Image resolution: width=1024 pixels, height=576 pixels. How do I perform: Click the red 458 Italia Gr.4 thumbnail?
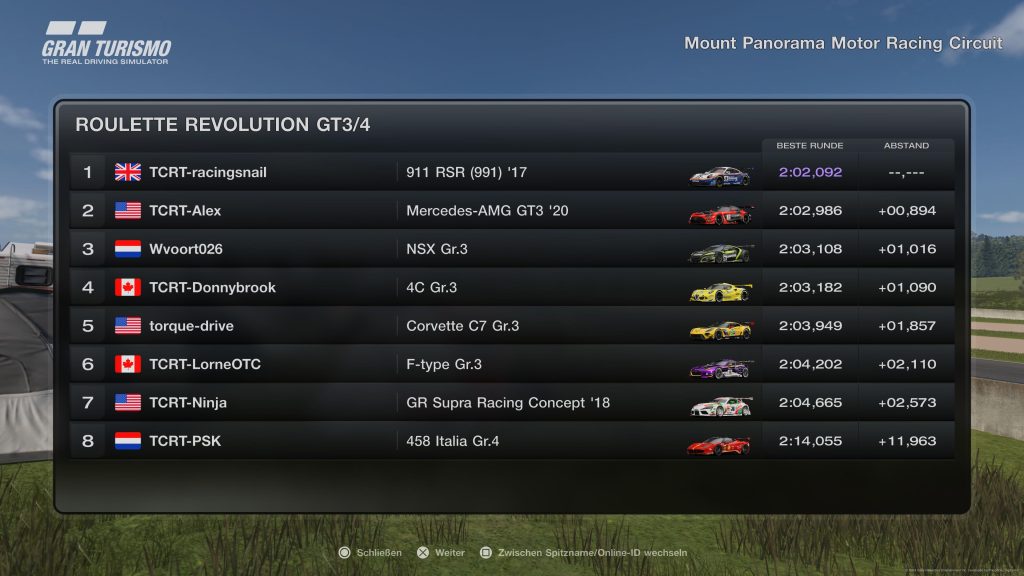pyautogui.click(x=719, y=443)
